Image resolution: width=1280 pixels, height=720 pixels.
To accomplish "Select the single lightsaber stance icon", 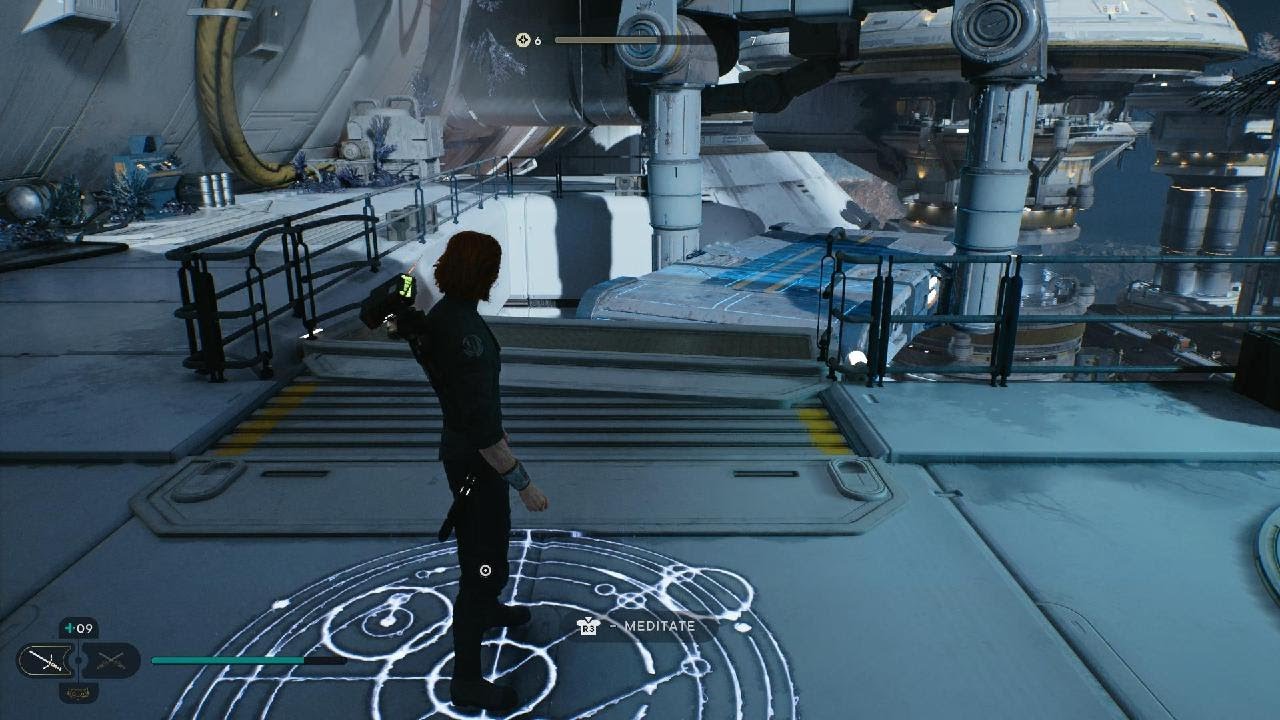I will tap(46, 659).
